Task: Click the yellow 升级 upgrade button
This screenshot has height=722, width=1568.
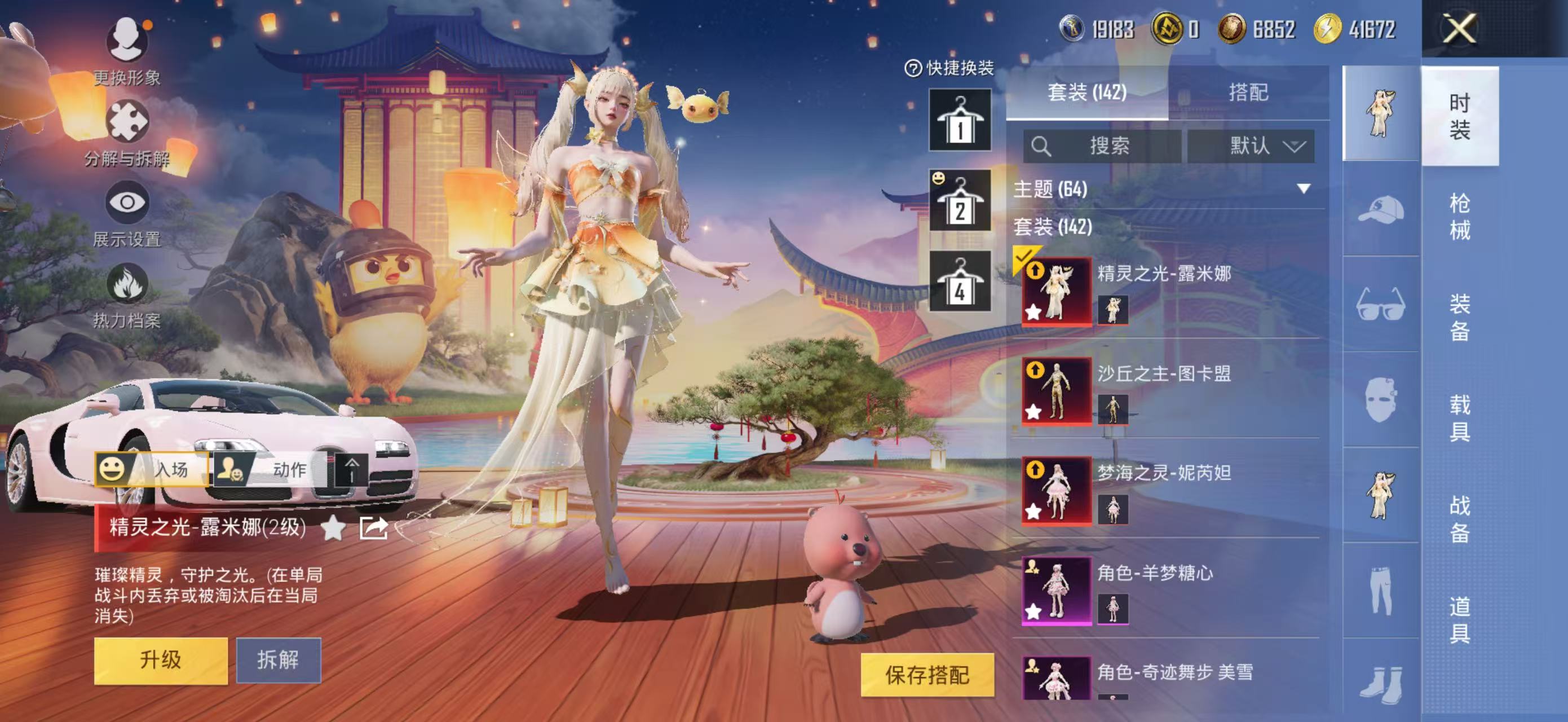Action: pyautogui.click(x=161, y=660)
